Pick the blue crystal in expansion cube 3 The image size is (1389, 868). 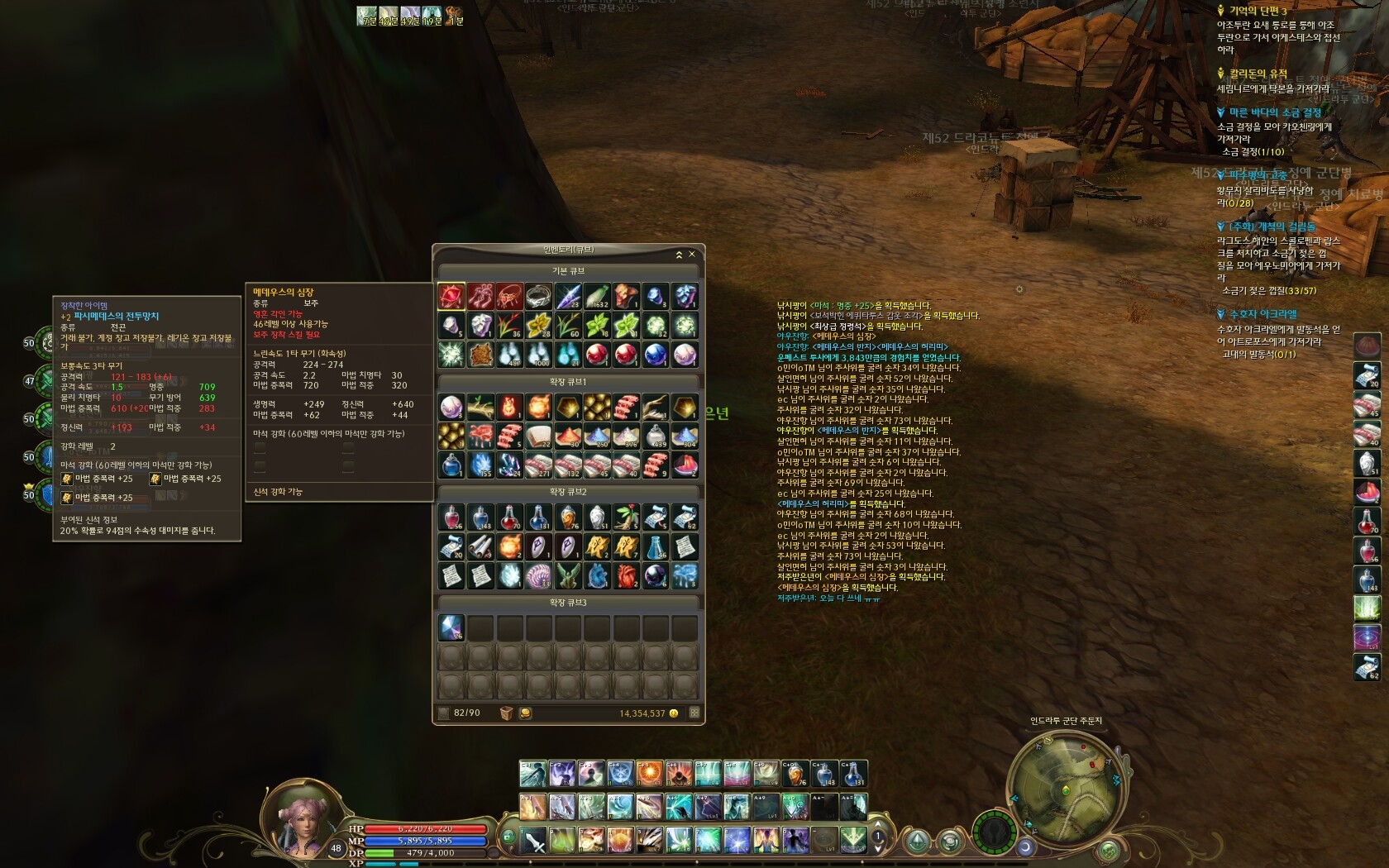pos(451,628)
